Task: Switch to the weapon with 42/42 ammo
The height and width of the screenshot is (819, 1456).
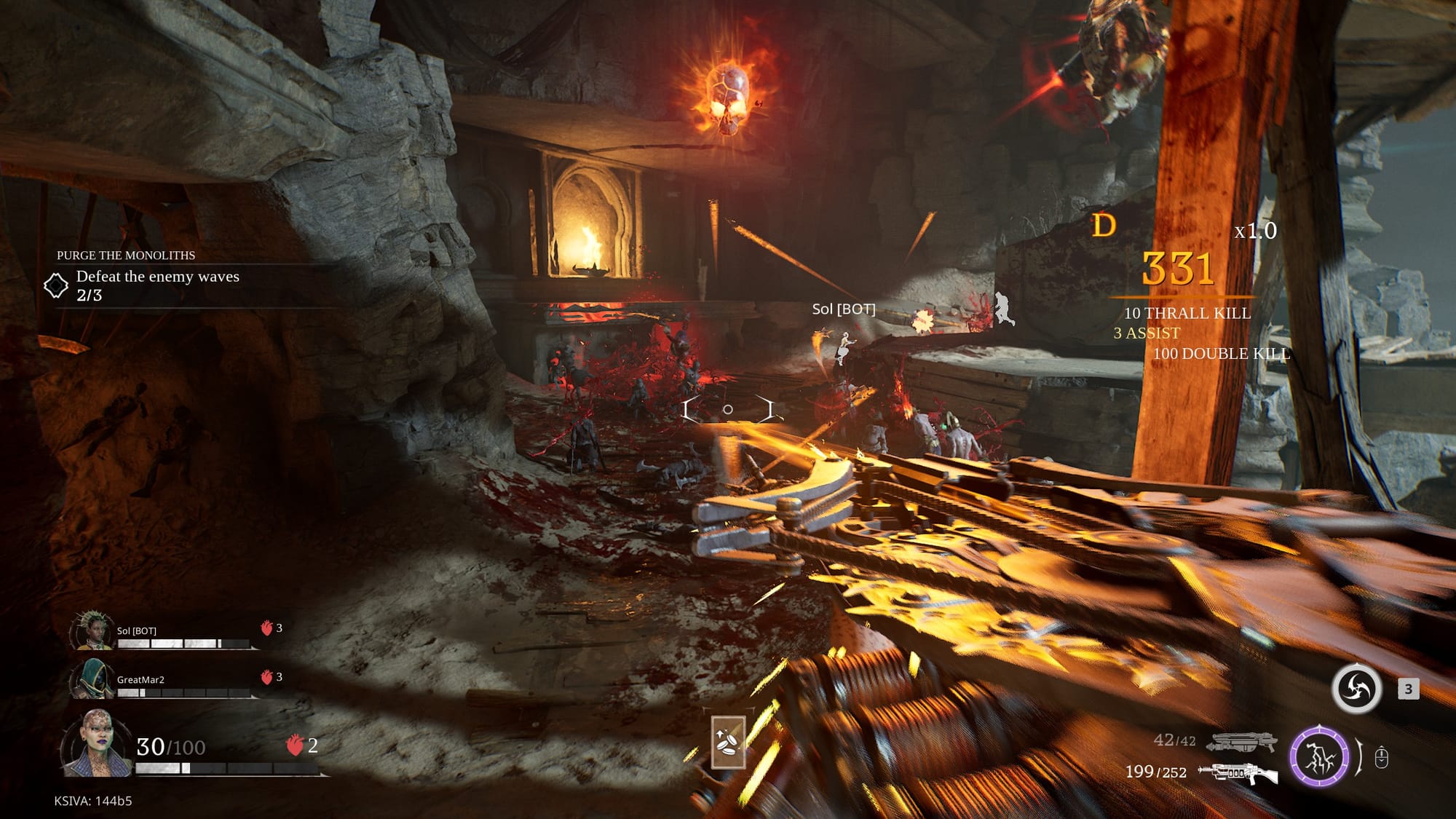Action: coord(1242,742)
